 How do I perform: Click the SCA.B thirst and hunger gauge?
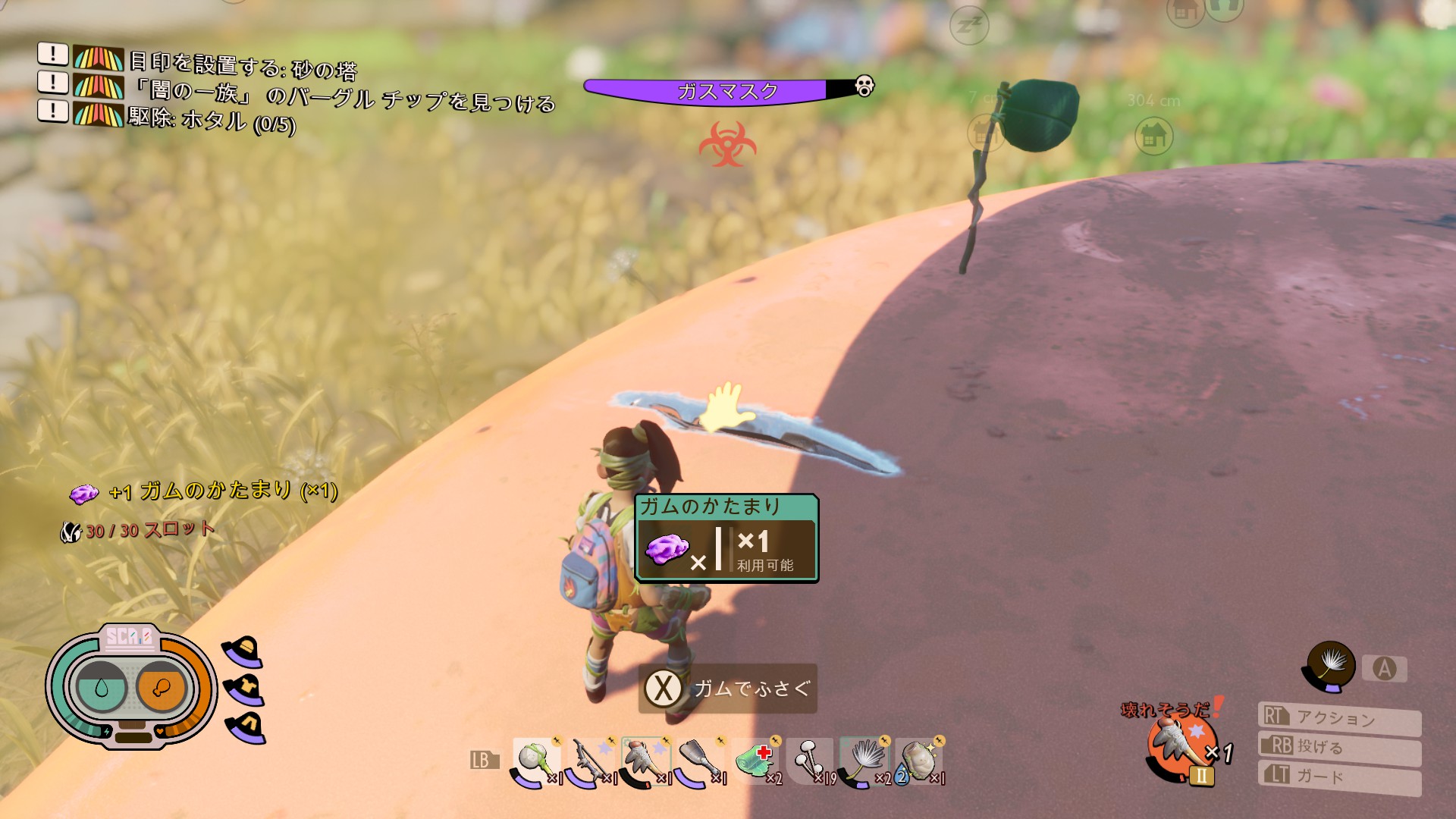point(130,687)
